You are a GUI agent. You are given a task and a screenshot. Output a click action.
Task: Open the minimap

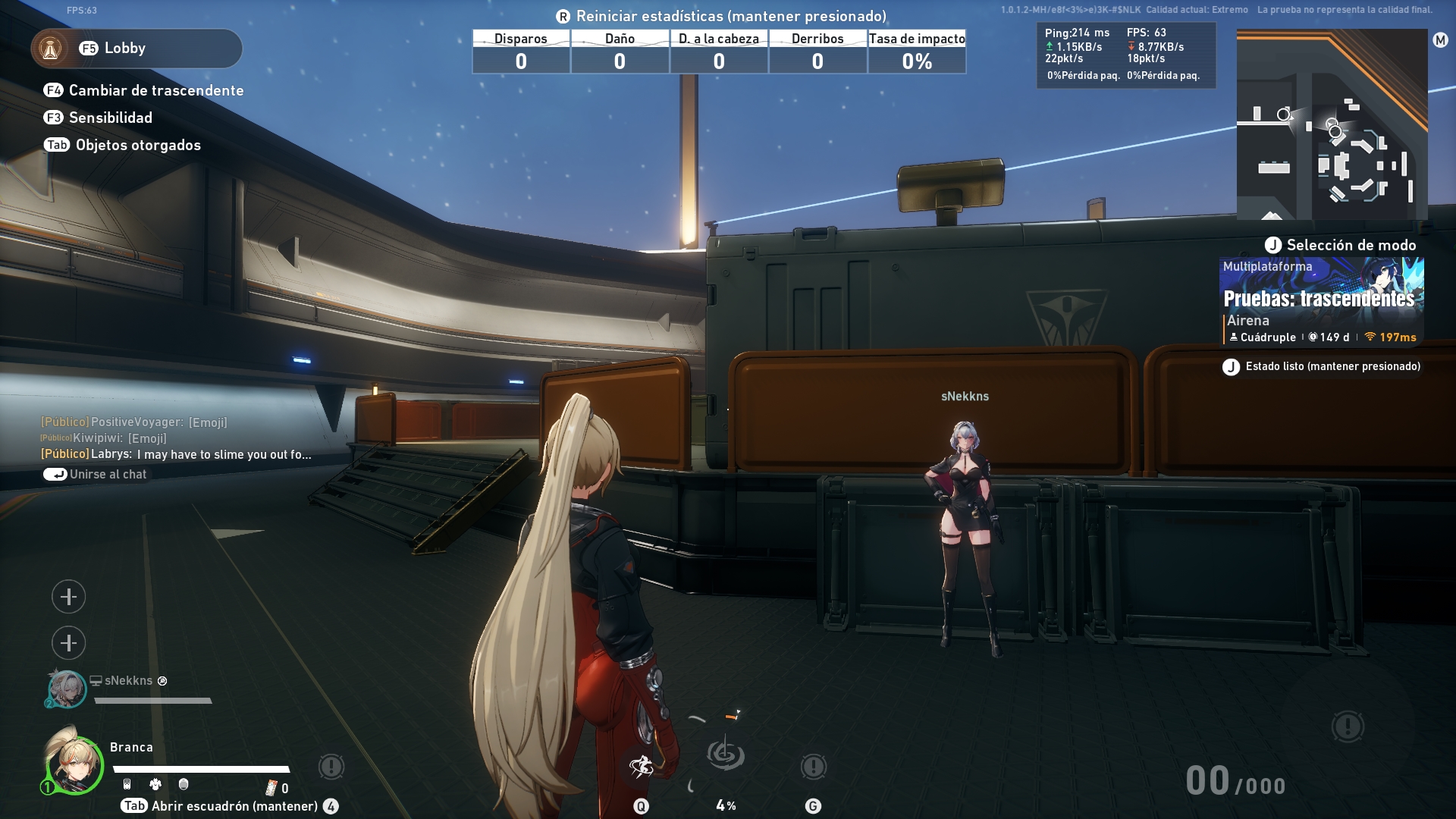1332,124
